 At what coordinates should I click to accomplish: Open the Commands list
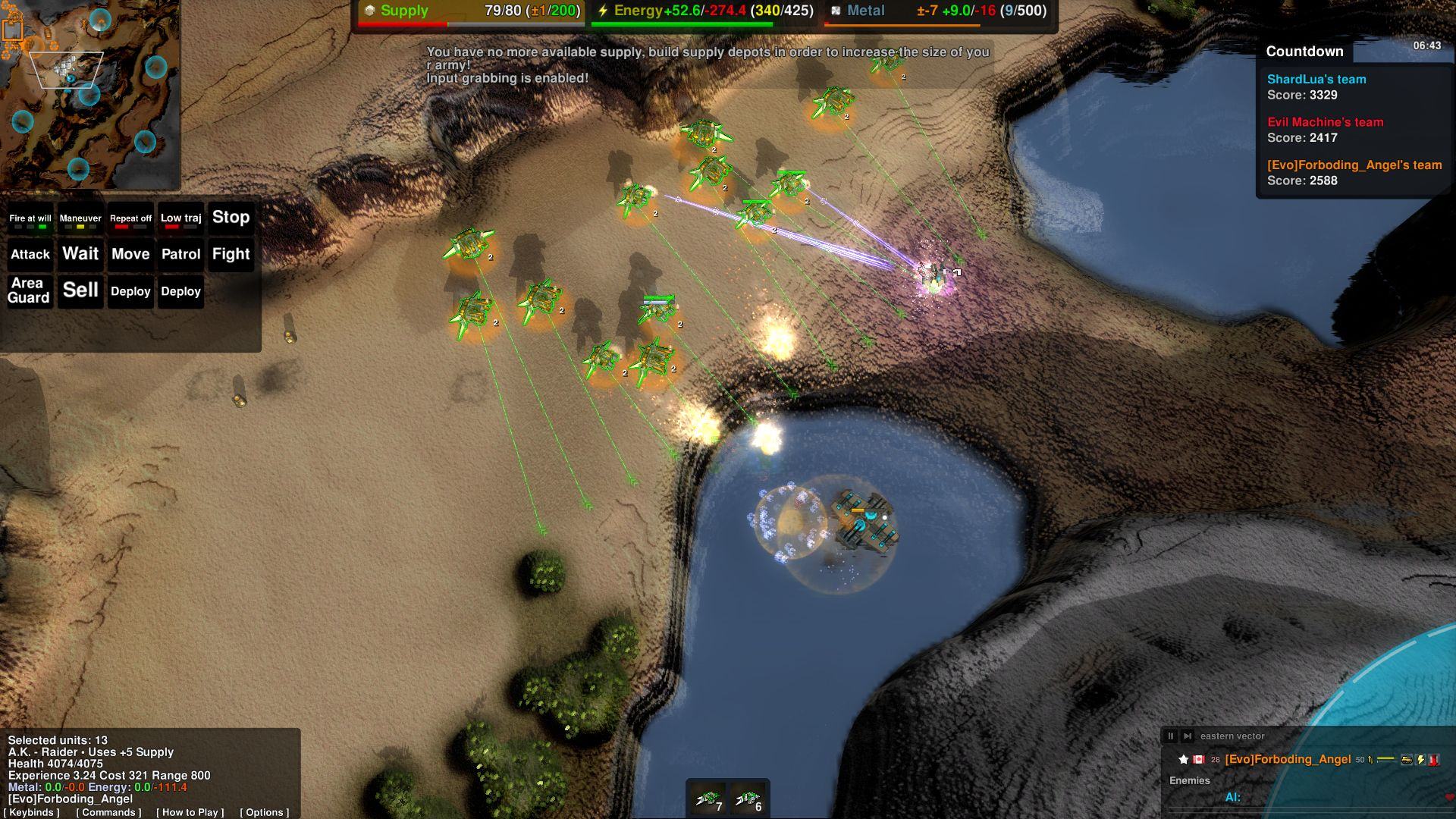[x=108, y=812]
